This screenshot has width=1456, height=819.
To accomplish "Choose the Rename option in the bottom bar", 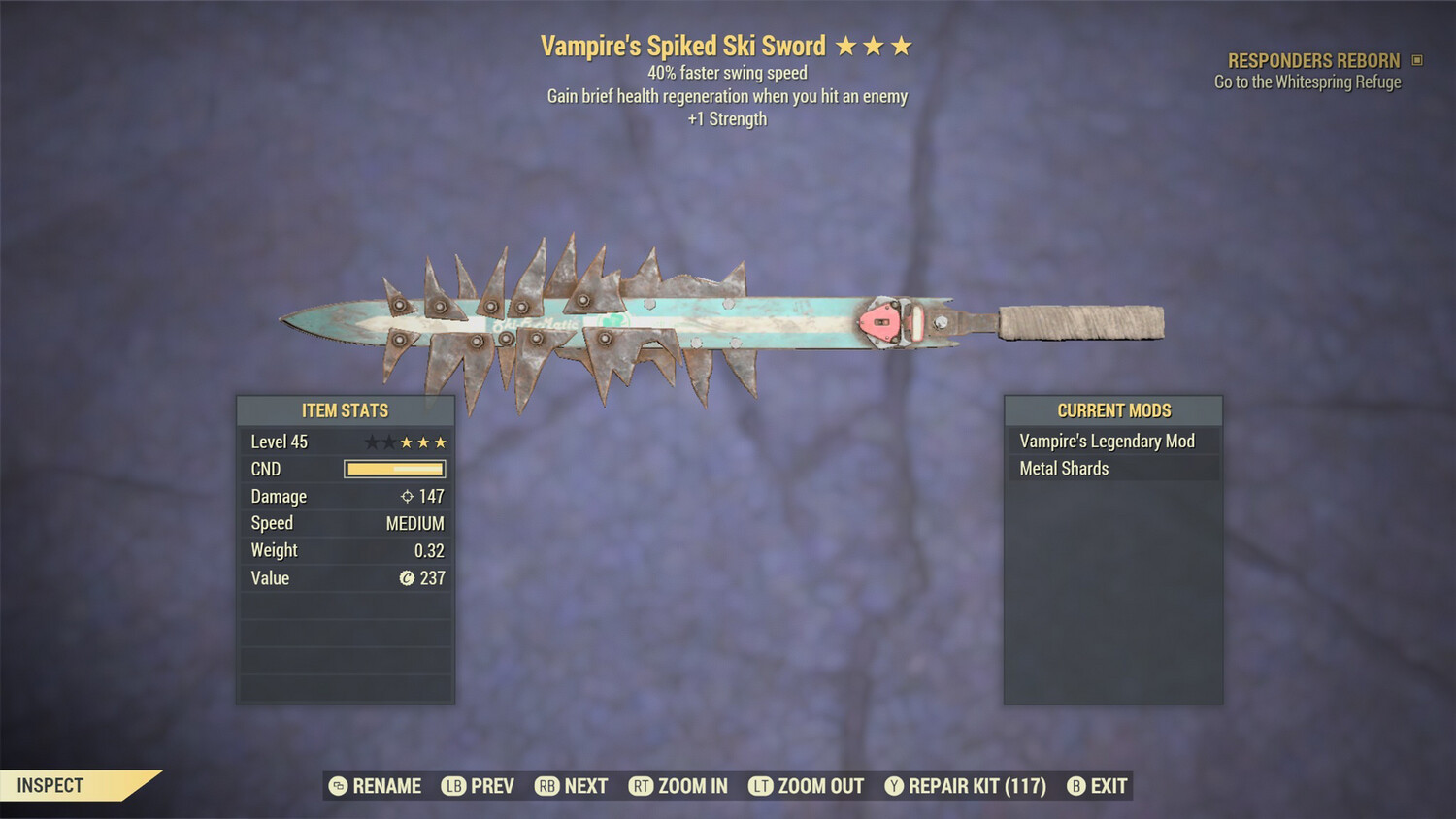I will click(376, 786).
